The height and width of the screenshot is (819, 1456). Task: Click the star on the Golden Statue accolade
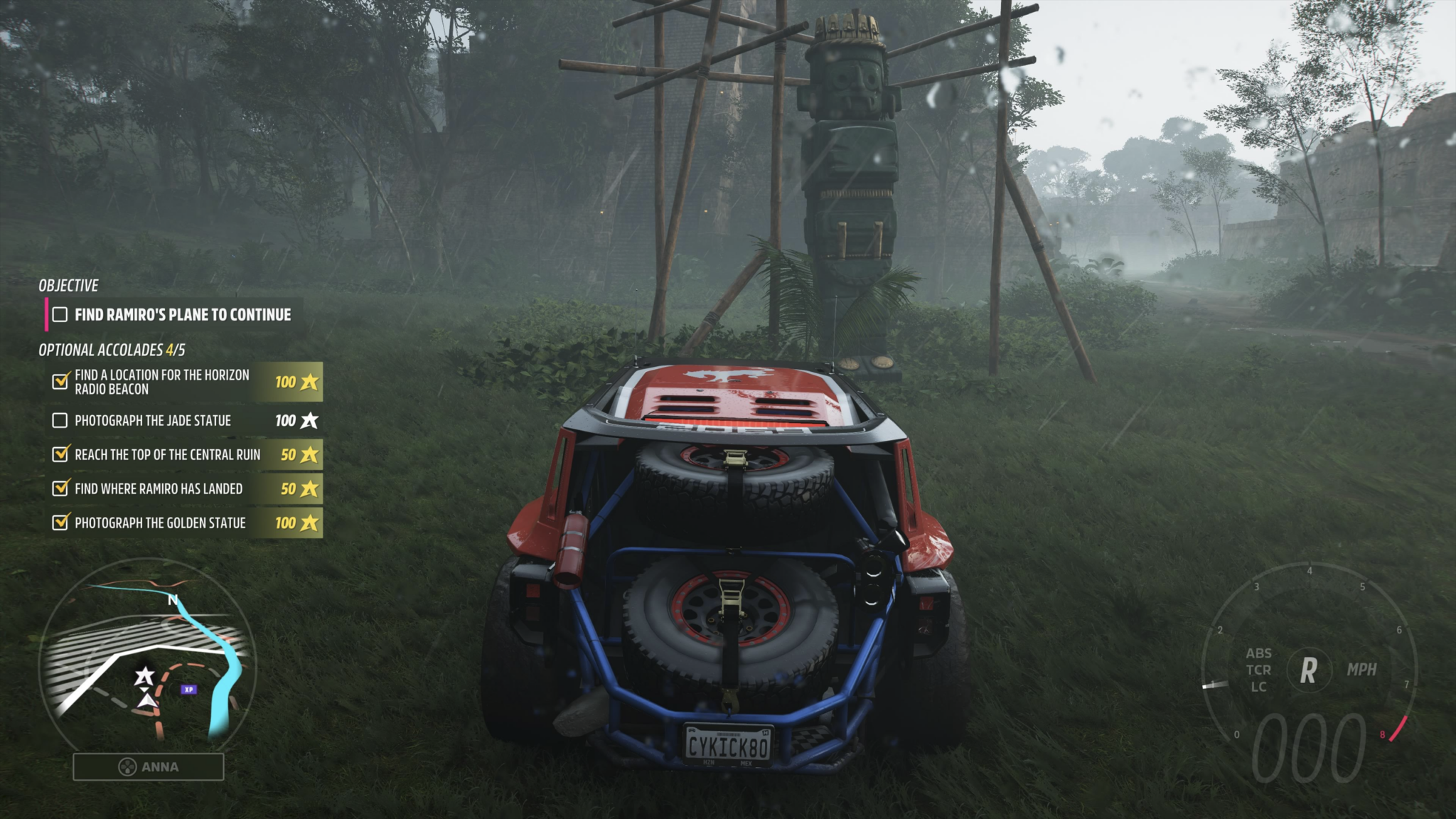(x=310, y=521)
